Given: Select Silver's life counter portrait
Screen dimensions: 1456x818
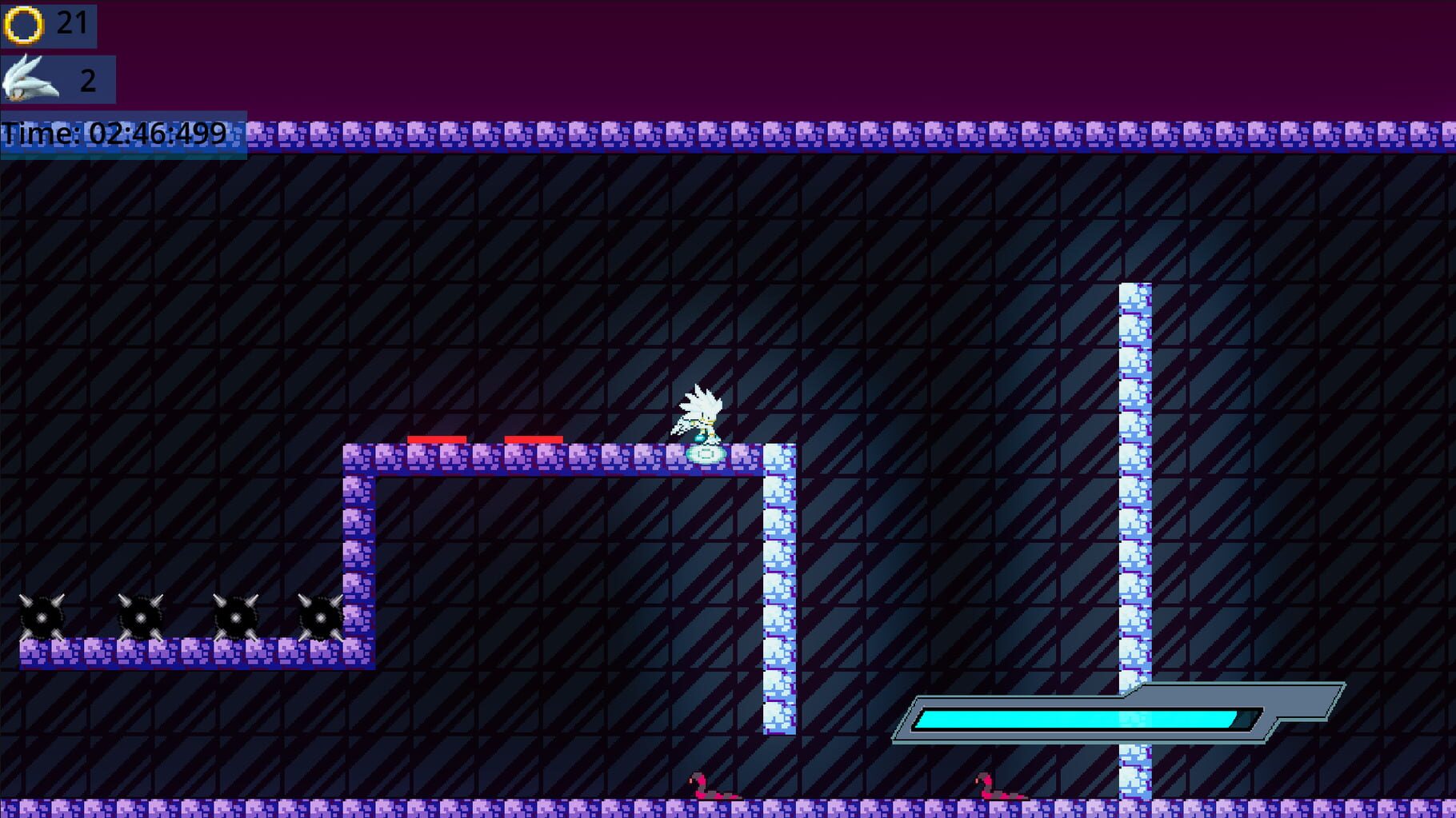Looking at the screenshot, I should tap(28, 78).
